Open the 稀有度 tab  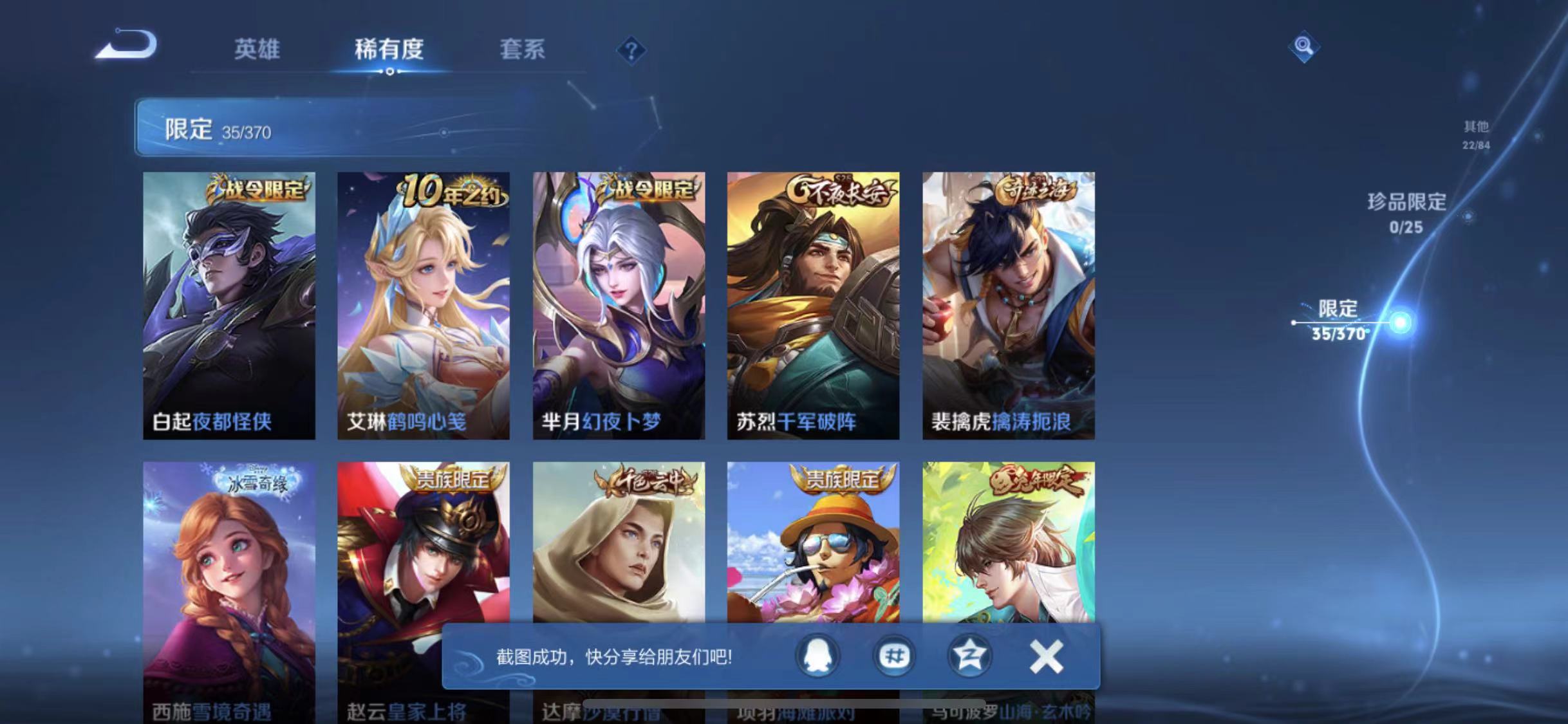pos(389,50)
